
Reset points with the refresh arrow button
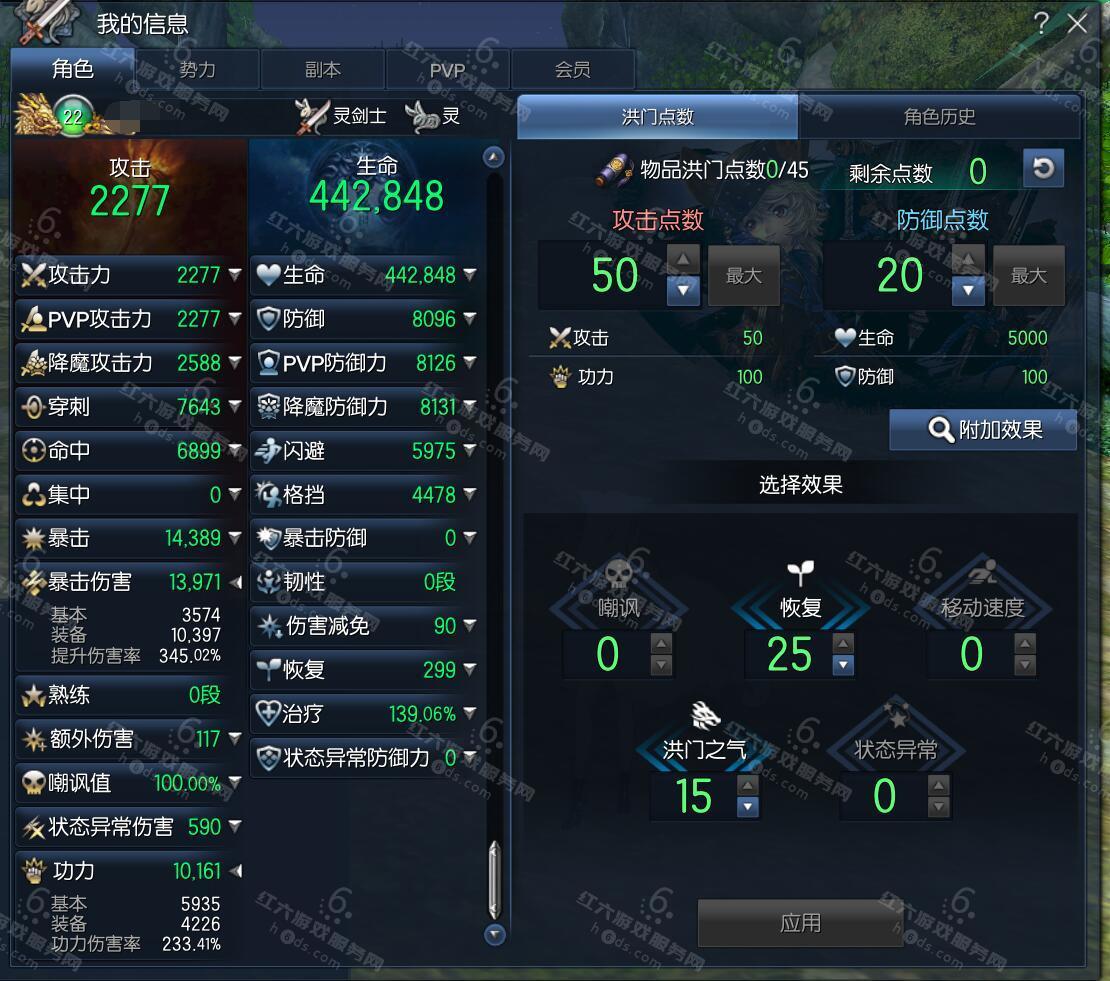tap(1043, 169)
